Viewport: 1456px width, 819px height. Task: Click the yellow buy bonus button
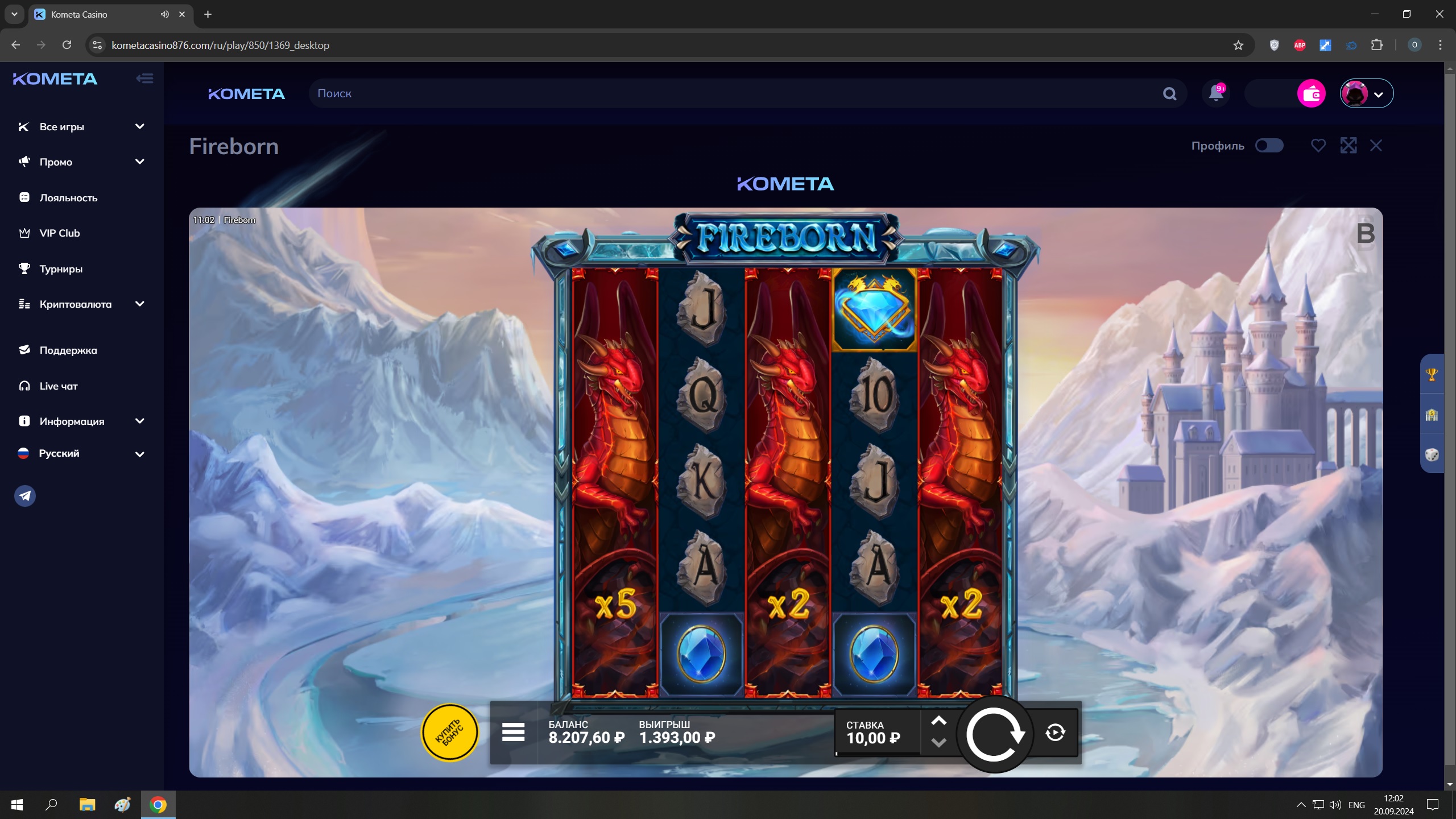(x=449, y=733)
